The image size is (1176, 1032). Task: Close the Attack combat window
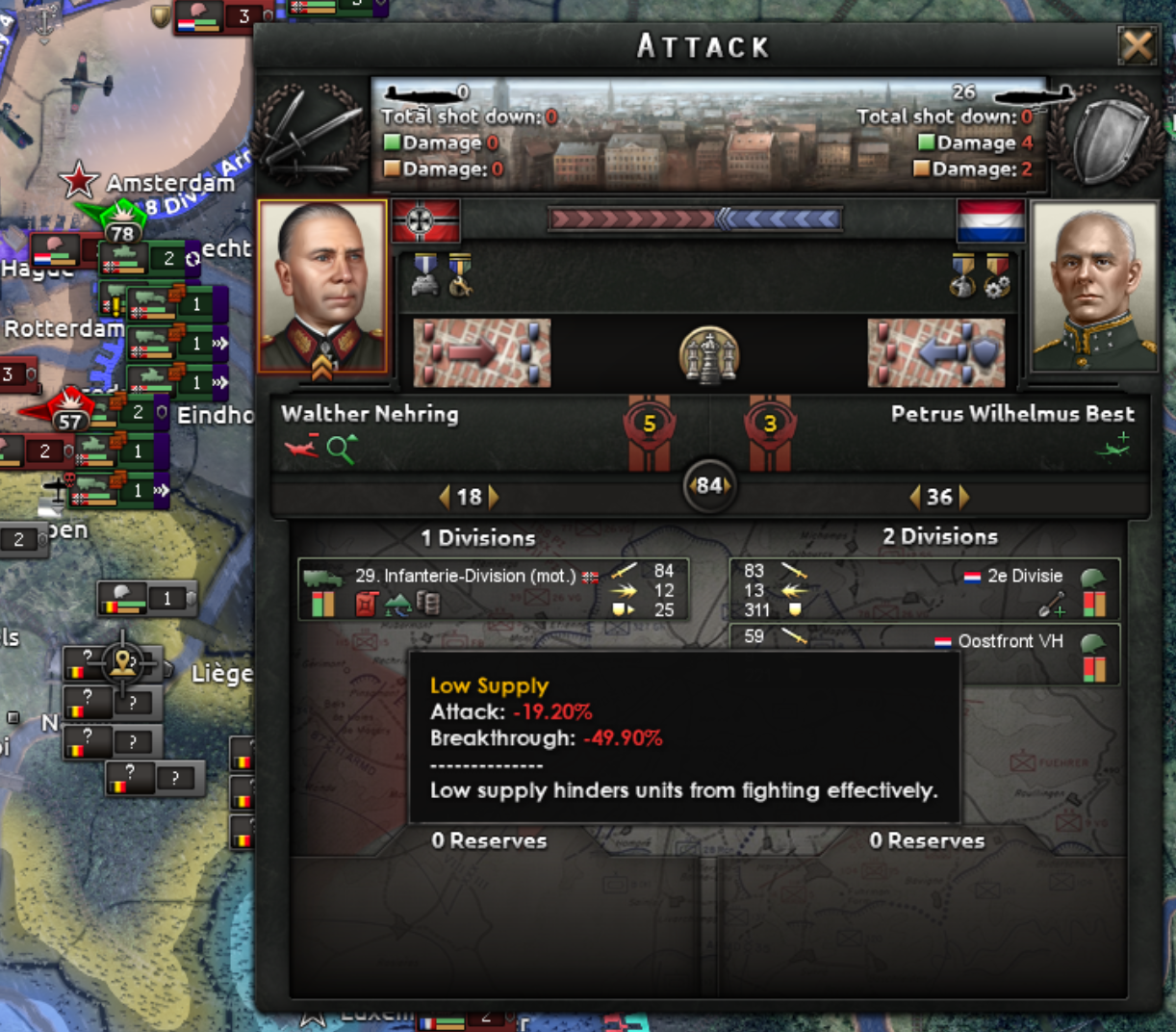1137,45
